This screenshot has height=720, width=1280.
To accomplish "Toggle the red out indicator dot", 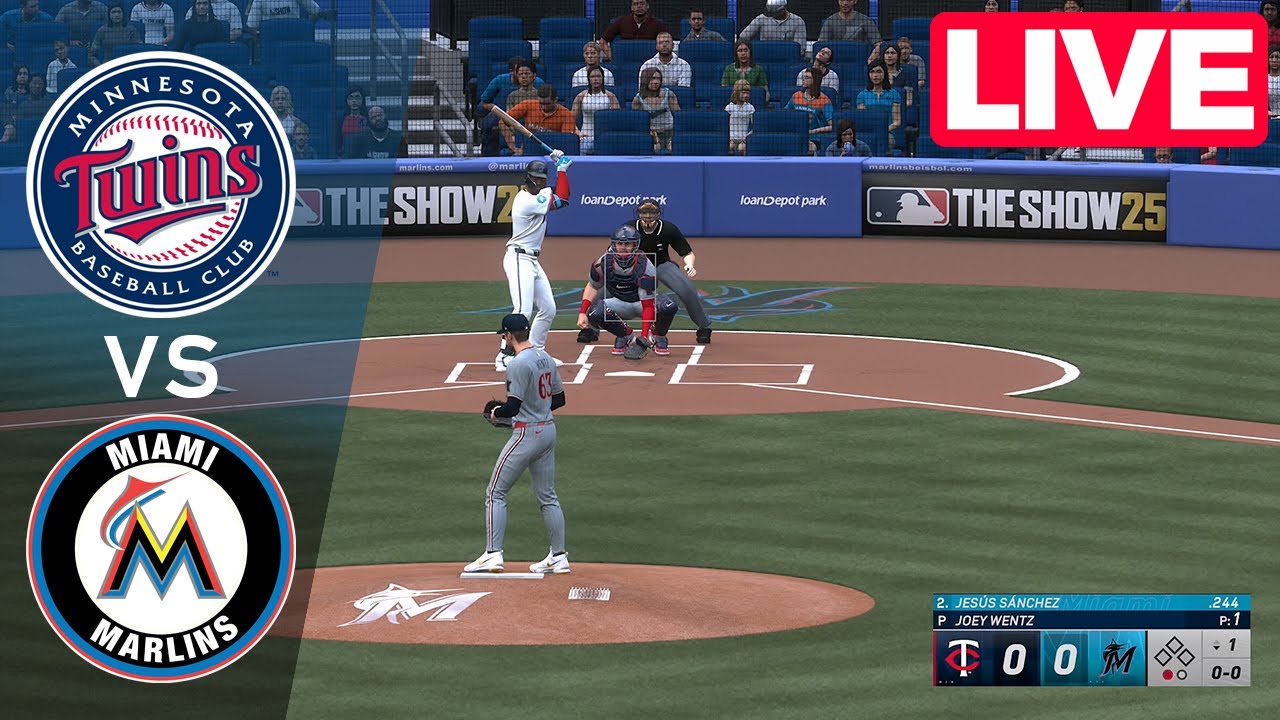I will coord(1169,674).
